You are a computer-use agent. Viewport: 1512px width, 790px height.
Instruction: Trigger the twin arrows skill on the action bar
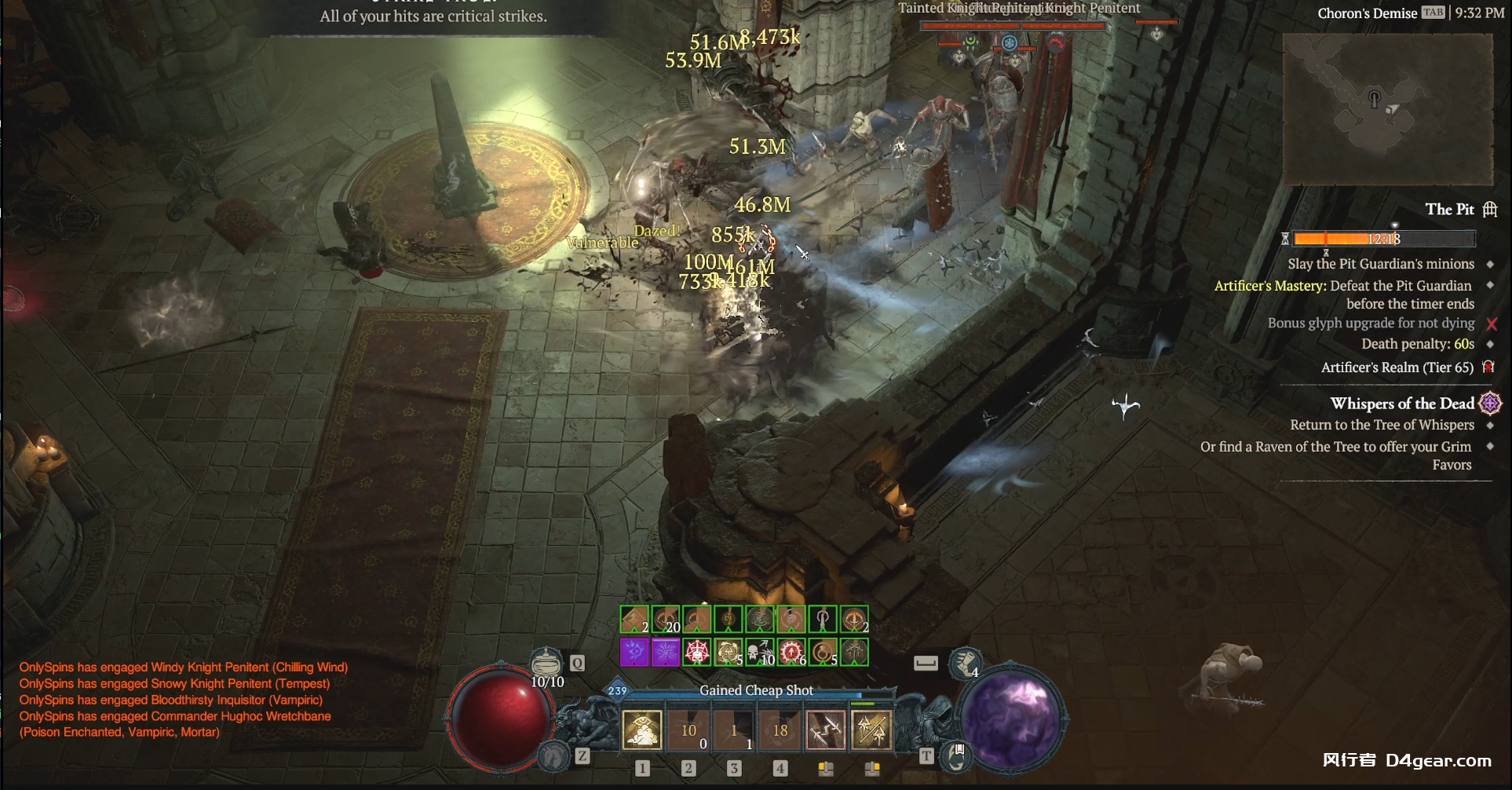pos(872,730)
